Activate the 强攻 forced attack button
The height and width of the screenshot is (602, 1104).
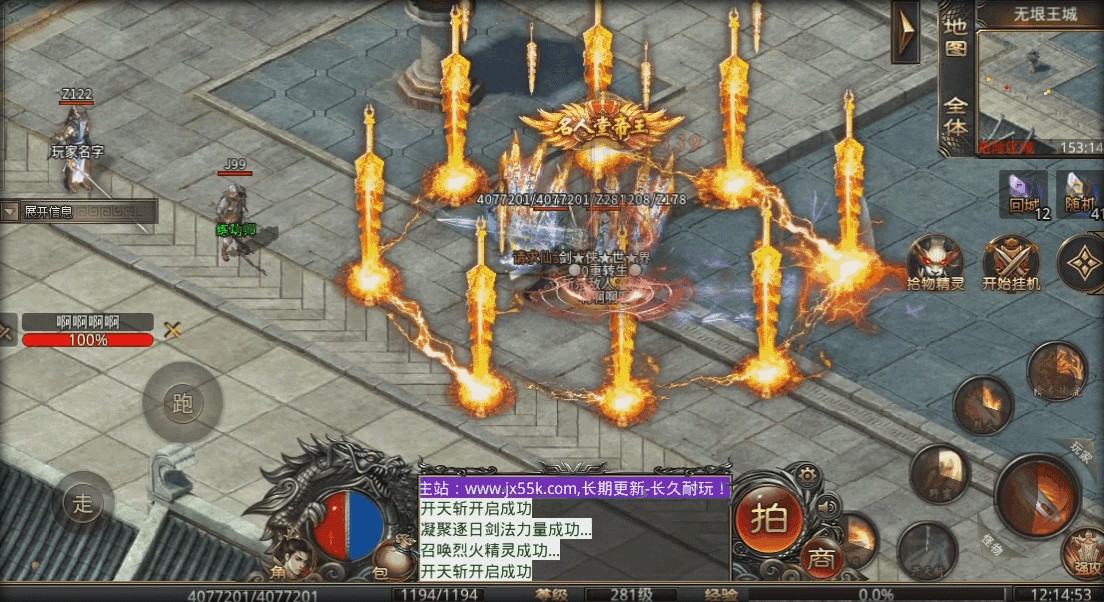click(1083, 552)
